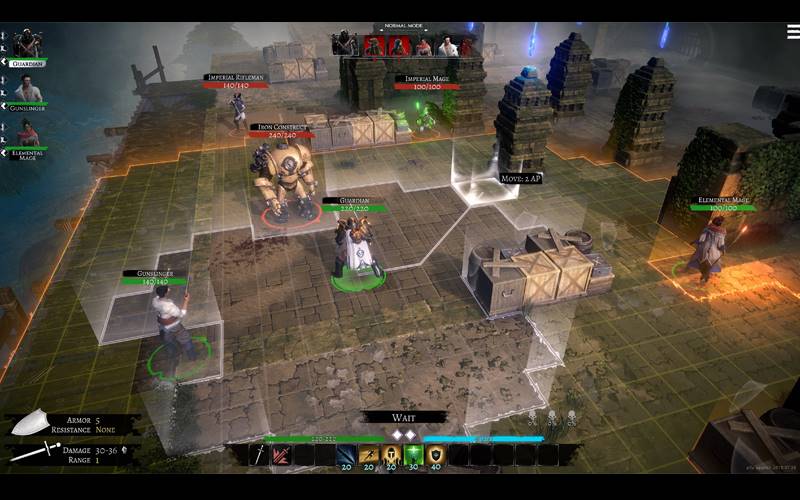Viewport: 800px width, 500px height.
Task: Select the Guardian in the turn order bar
Action: pos(345,43)
